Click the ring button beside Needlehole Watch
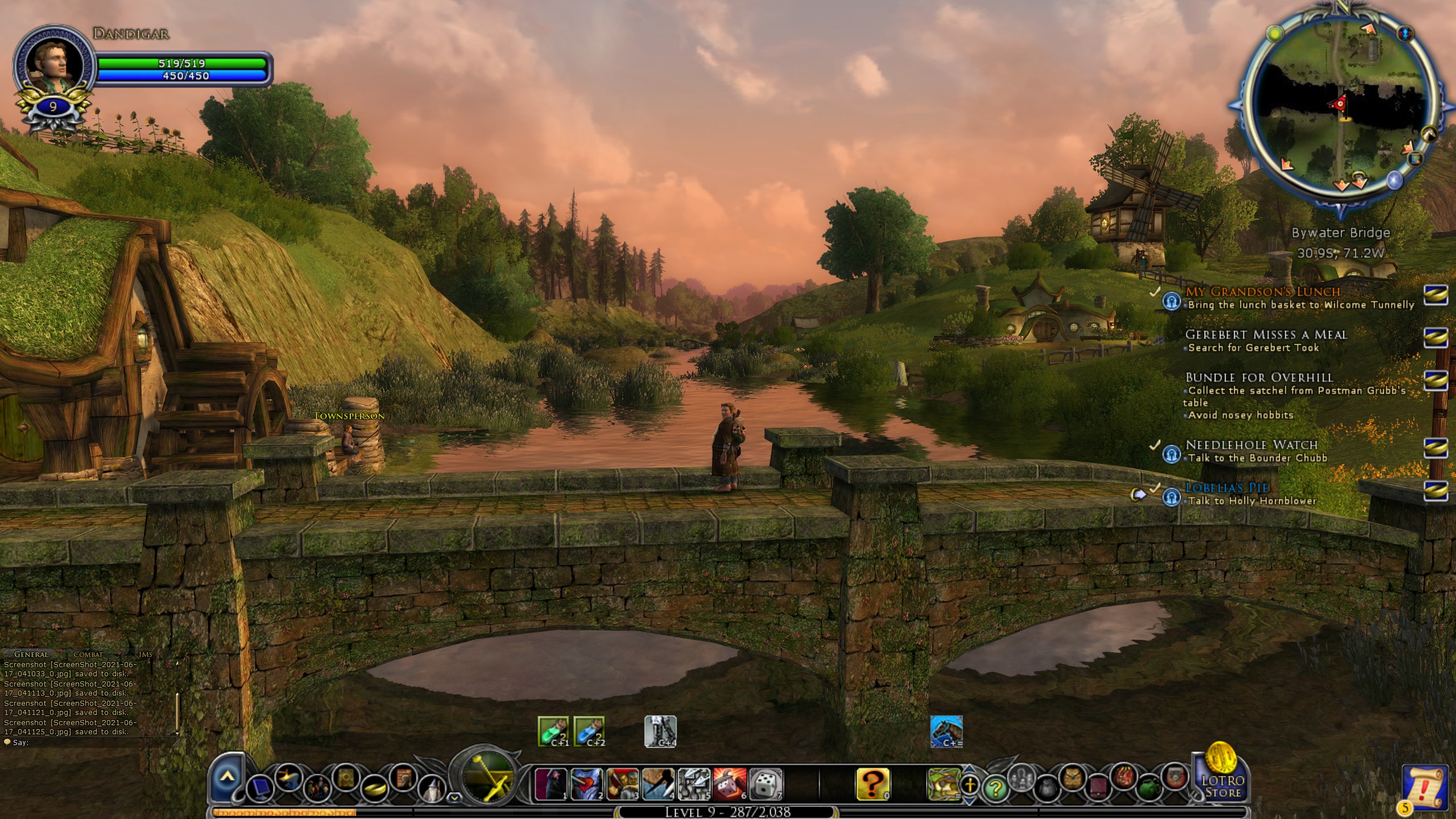 tap(1436, 448)
